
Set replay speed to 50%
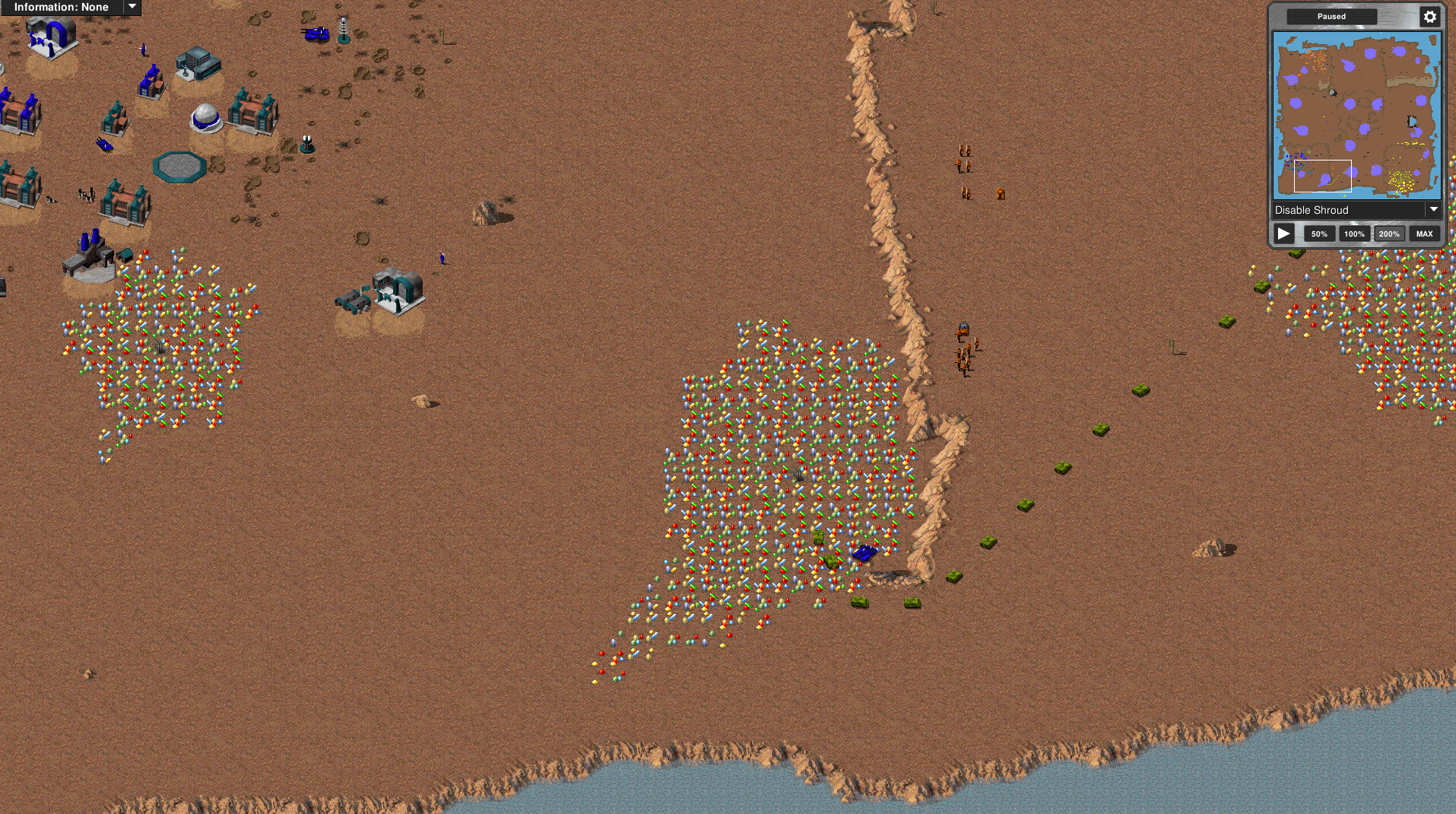coord(1319,234)
